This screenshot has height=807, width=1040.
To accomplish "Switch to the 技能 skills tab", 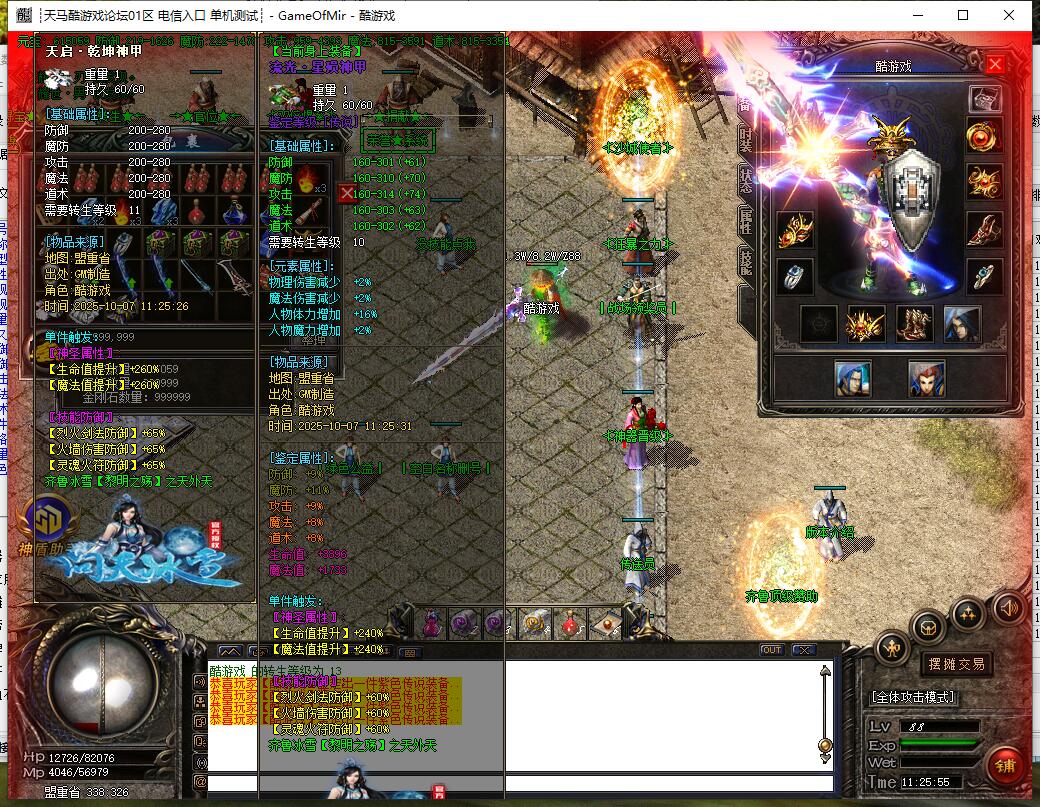I will [x=746, y=262].
